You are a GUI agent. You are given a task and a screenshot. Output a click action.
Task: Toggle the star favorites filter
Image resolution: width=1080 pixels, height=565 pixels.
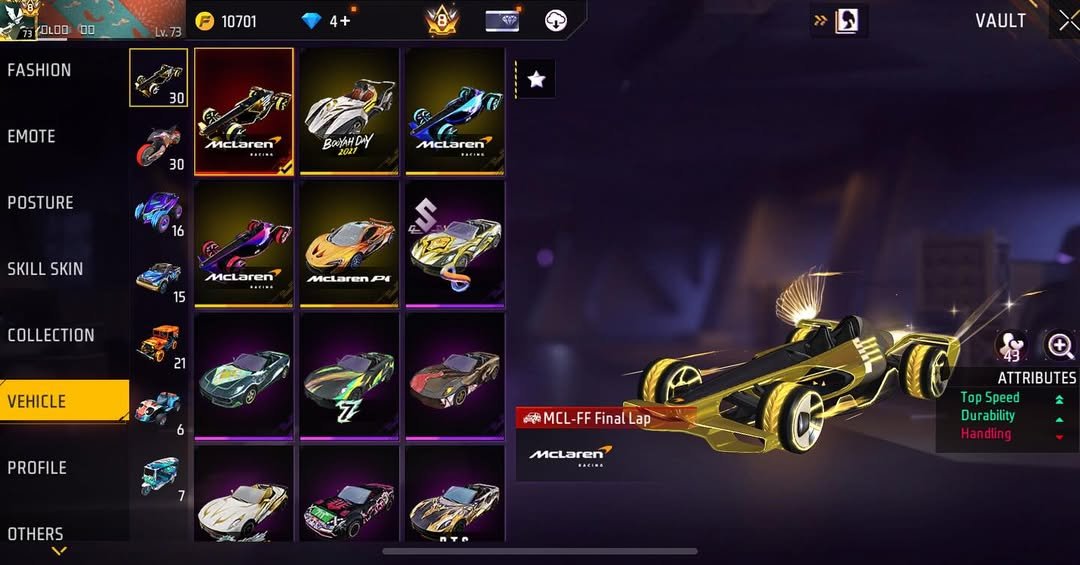coord(536,79)
